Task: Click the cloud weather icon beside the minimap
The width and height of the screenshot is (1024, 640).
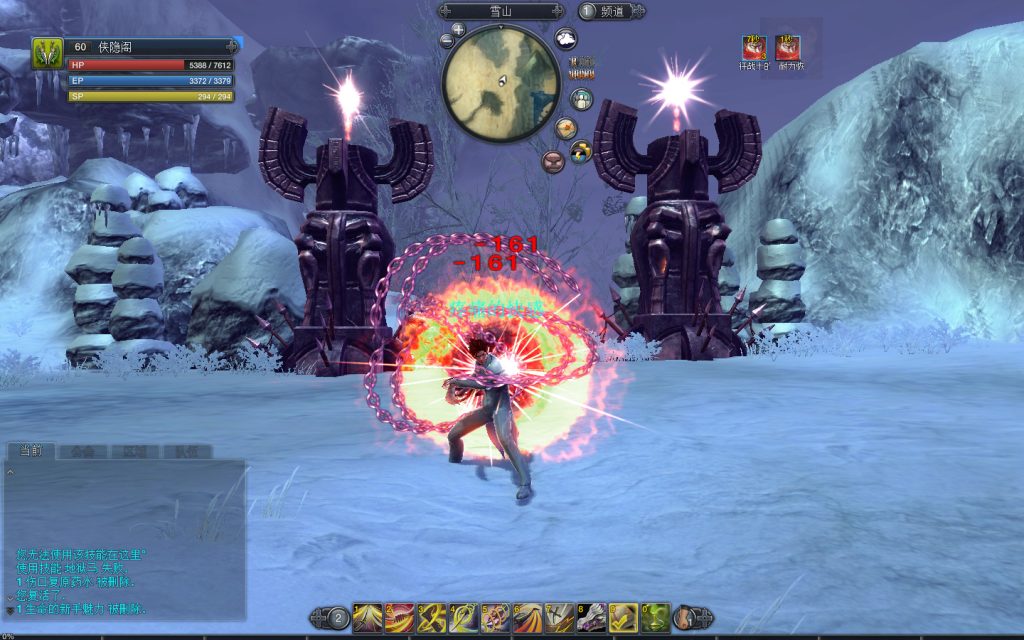Action: pos(566,39)
